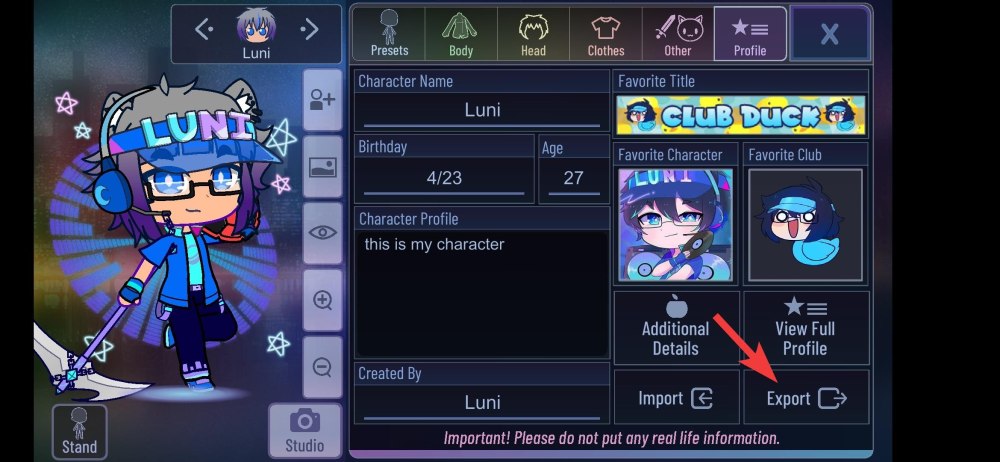
Task: Select the Head tab
Action: tap(533, 33)
